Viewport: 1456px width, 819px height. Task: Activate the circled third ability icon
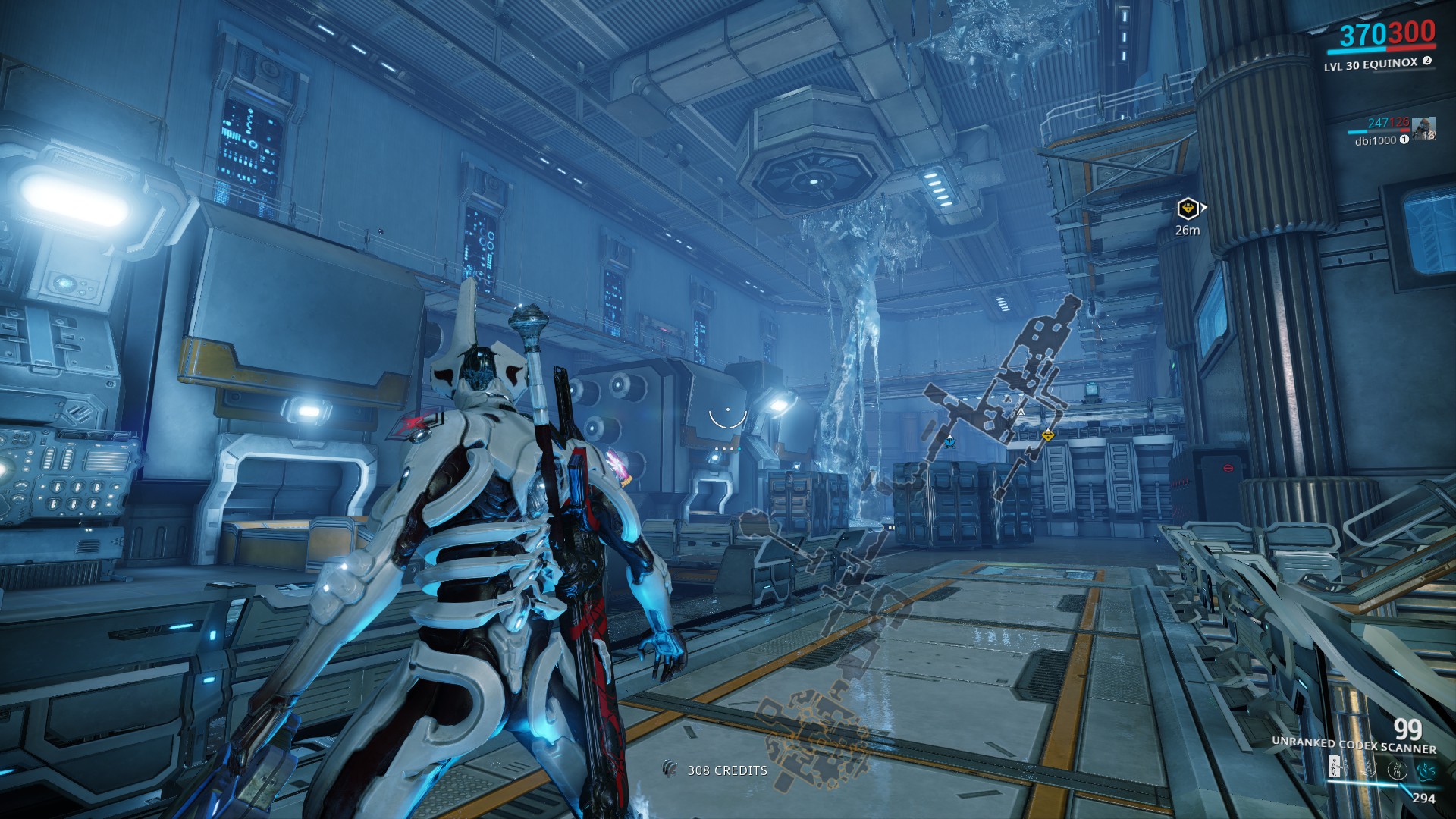click(x=1397, y=770)
